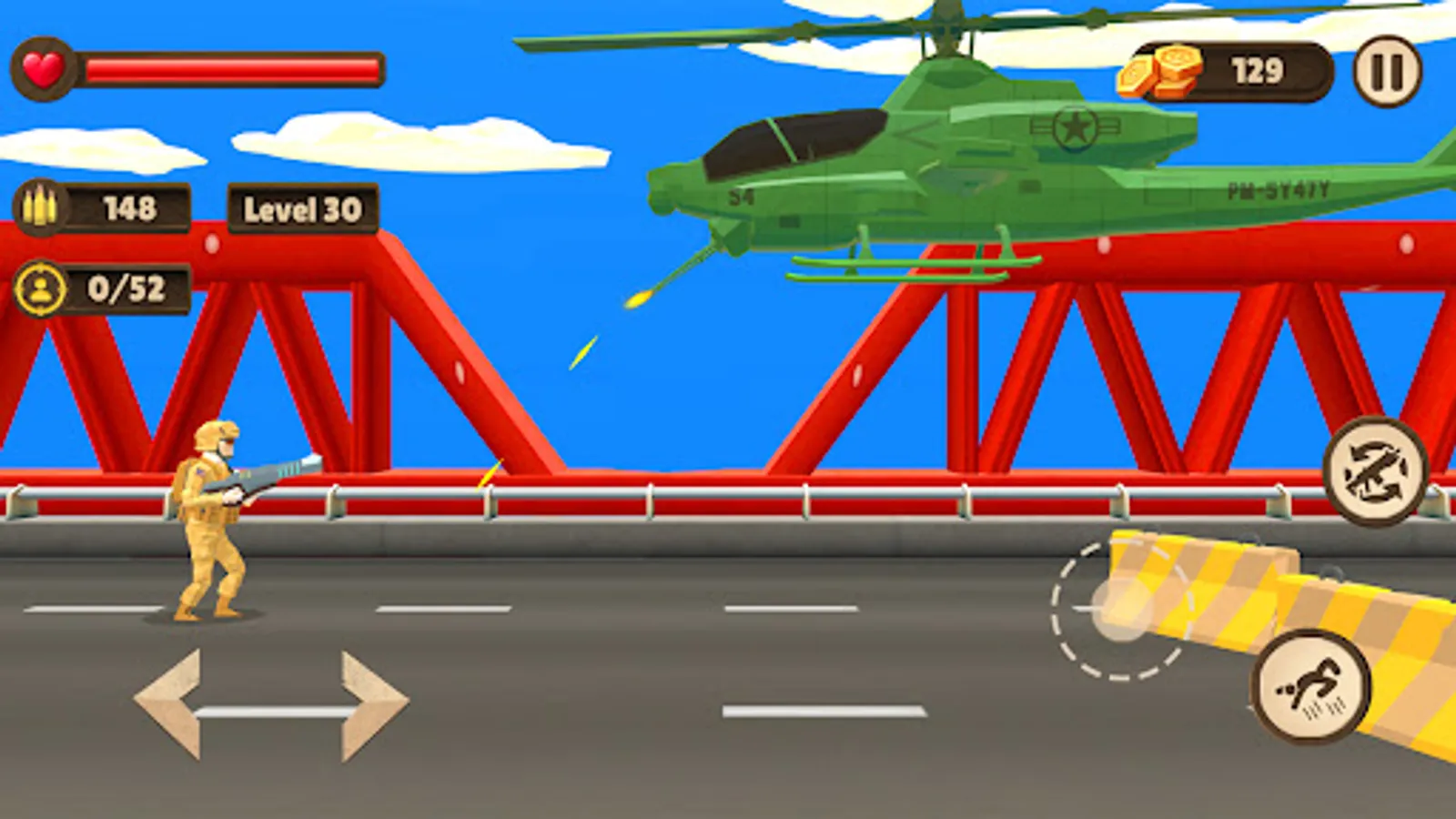
Task: Tap the gold coin icon in the currency counter
Action: point(1156,73)
